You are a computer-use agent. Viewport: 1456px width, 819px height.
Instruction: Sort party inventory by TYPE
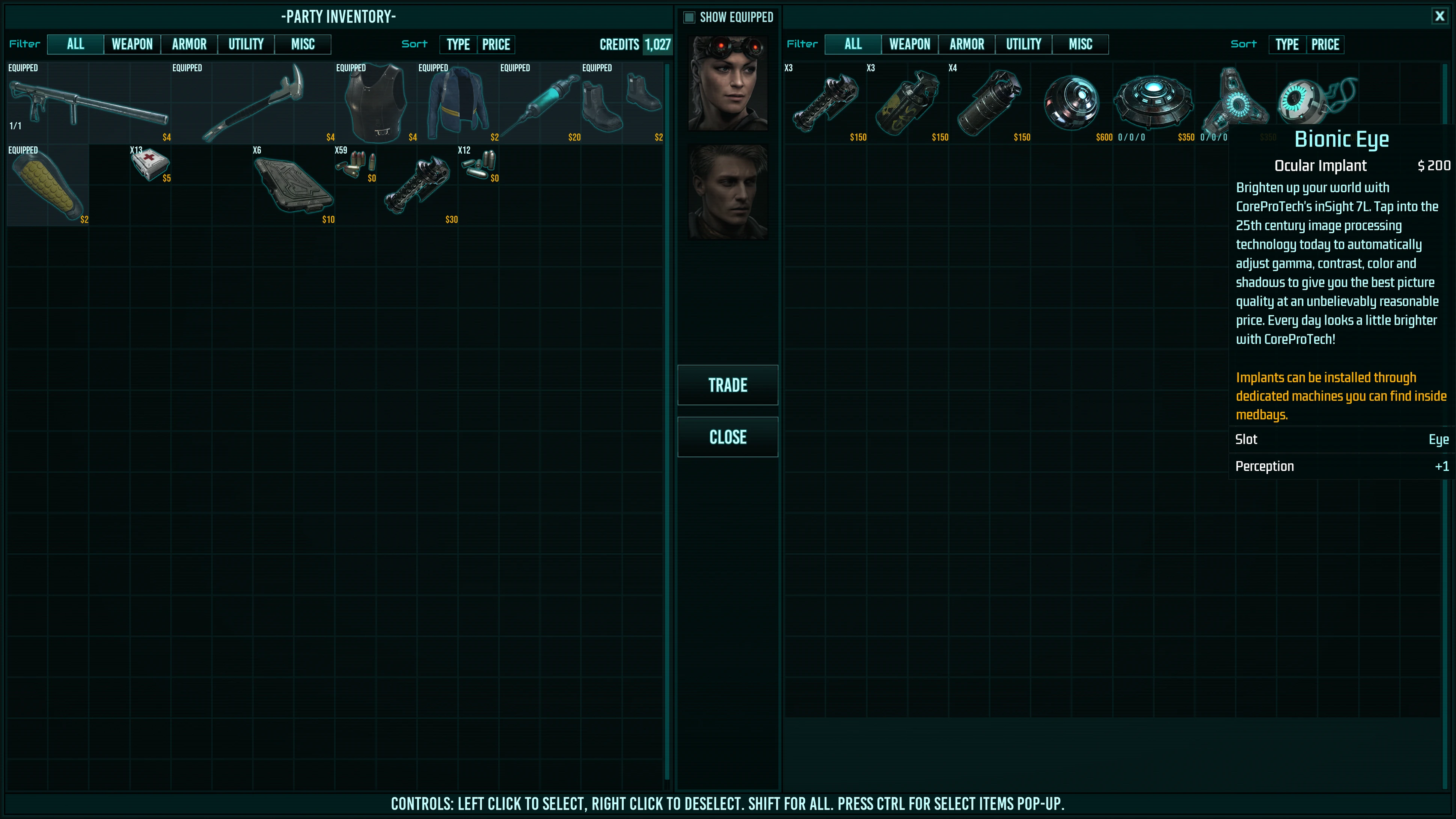tap(458, 44)
